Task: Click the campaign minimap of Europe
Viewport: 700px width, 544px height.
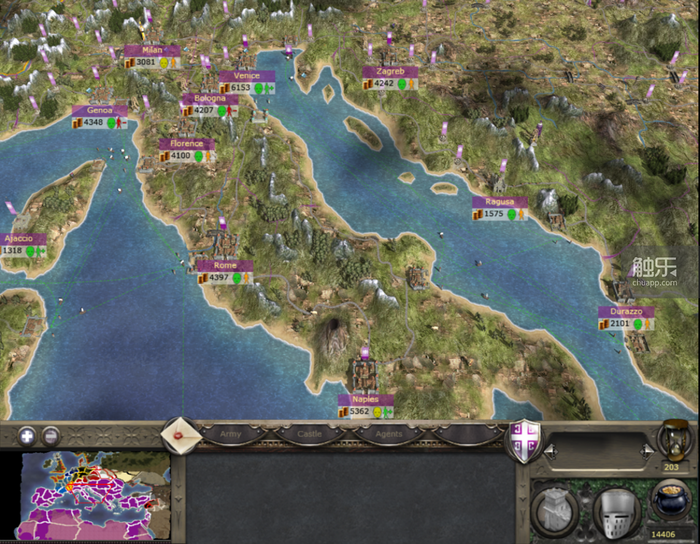Action: (x=95, y=497)
